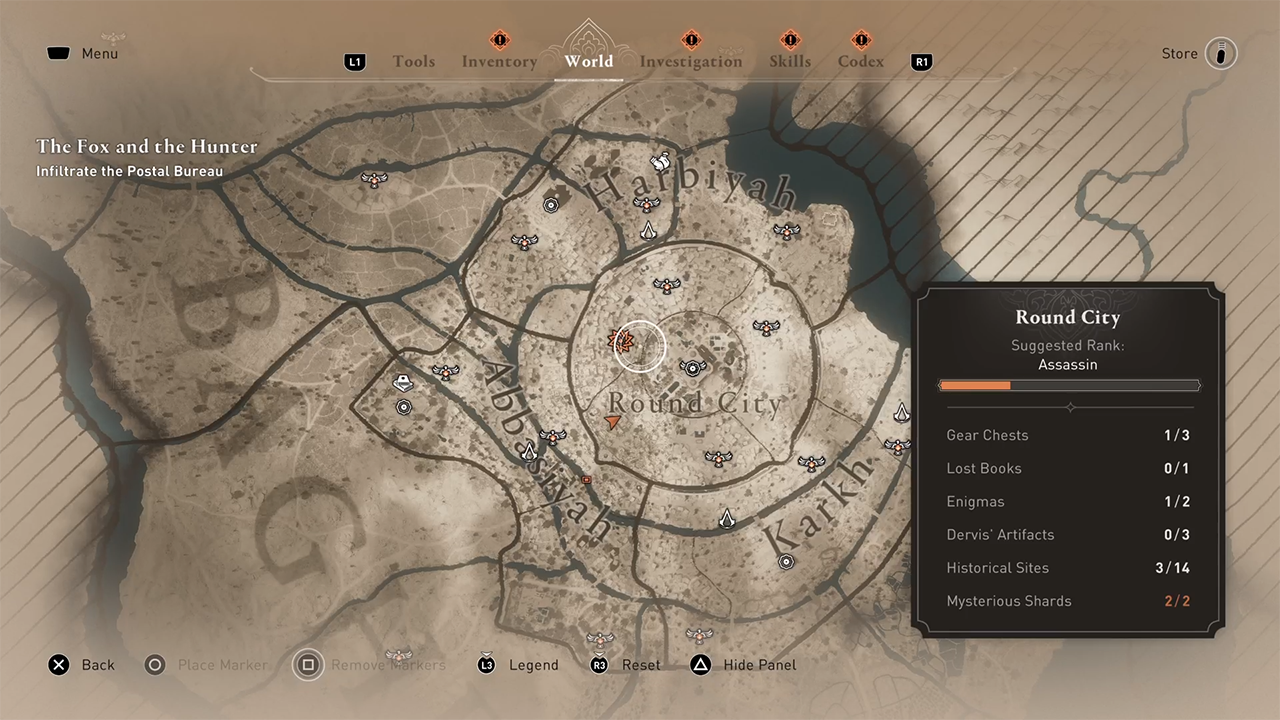Go to the Investigation tab
Image resolution: width=1280 pixels, height=720 pixels.
(x=691, y=62)
